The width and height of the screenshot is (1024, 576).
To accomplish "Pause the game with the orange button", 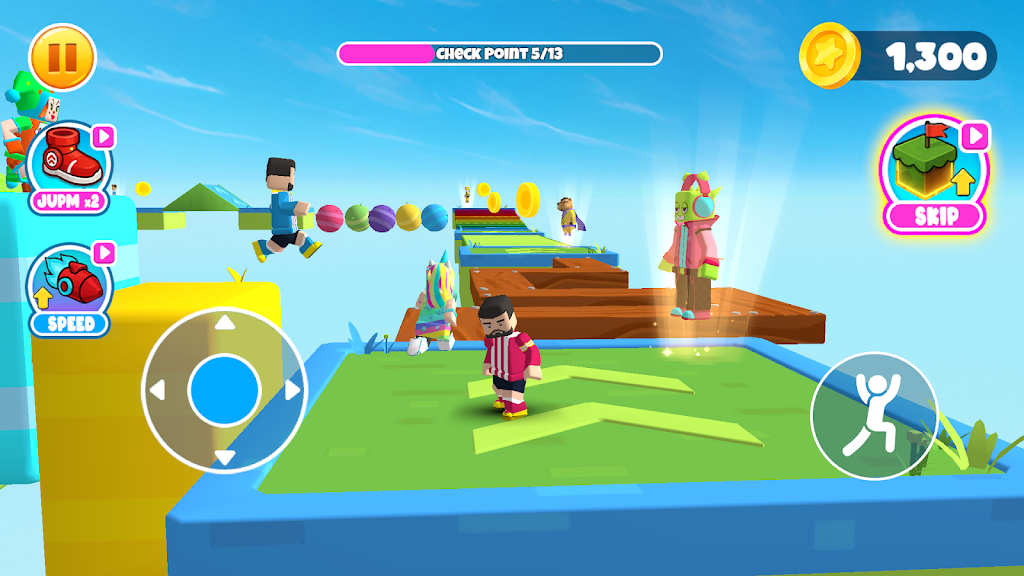I will (62, 57).
